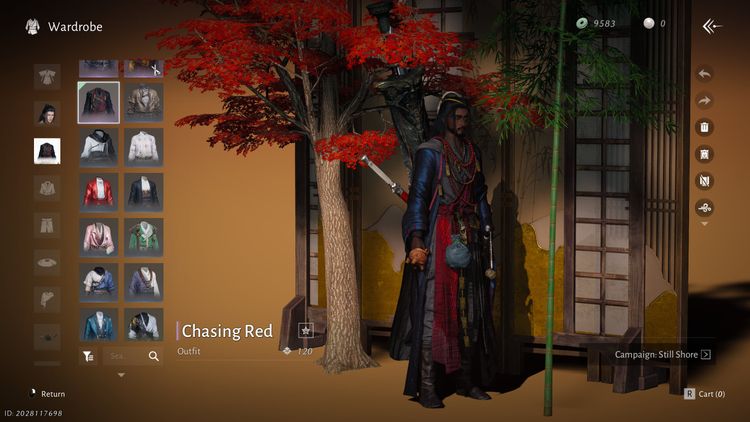This screenshot has width=750, height=422.
Task: Click the trash can icon to clear
Action: point(704,128)
